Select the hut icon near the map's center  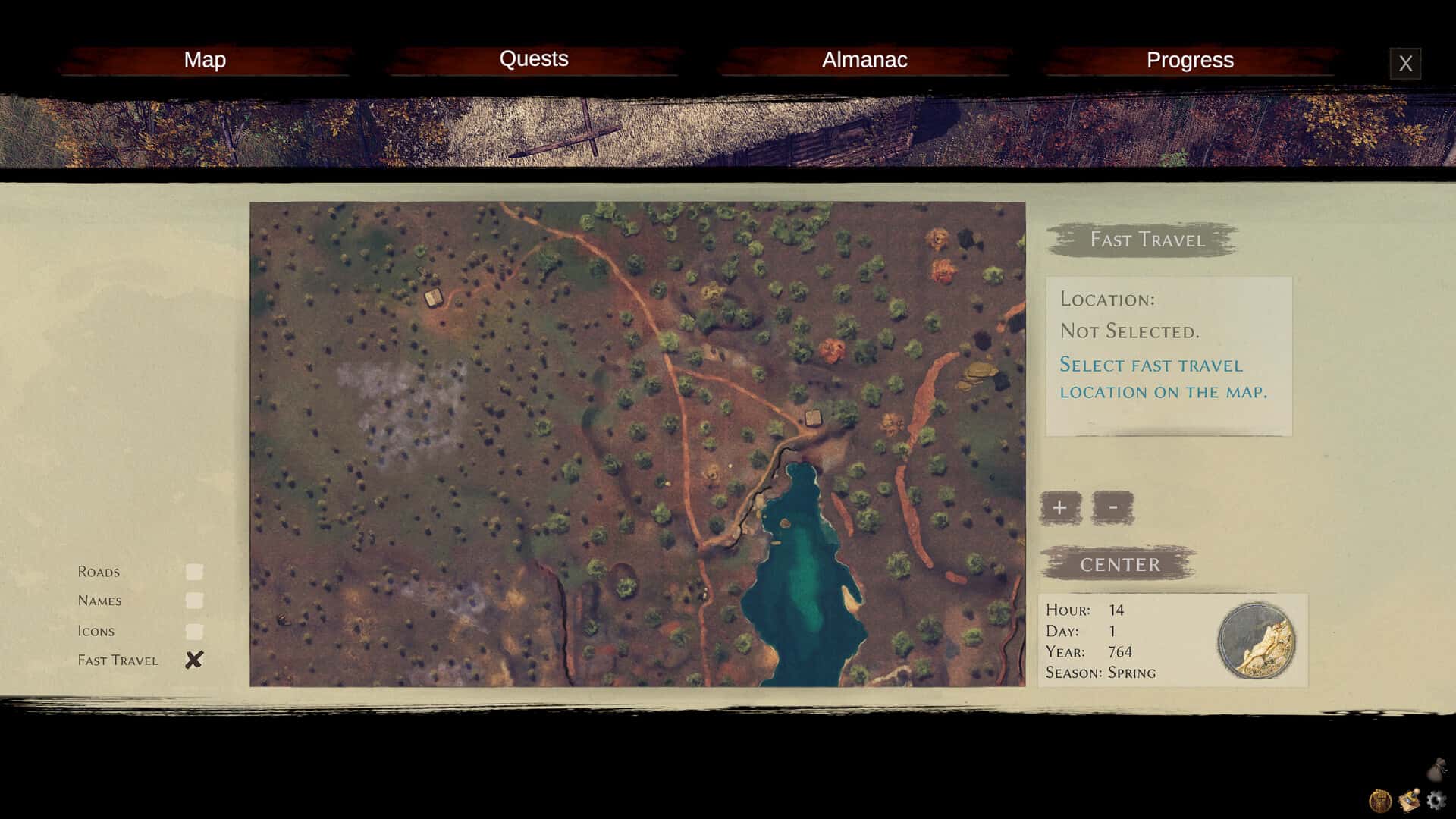click(x=812, y=418)
